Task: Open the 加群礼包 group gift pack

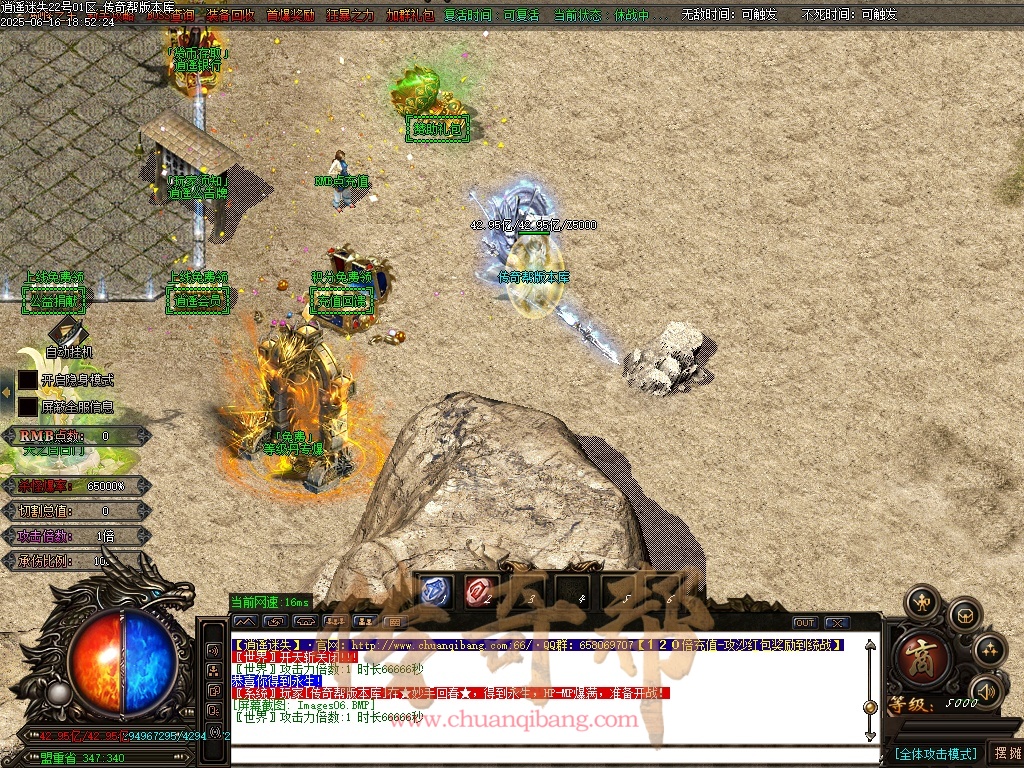Action: (x=410, y=16)
